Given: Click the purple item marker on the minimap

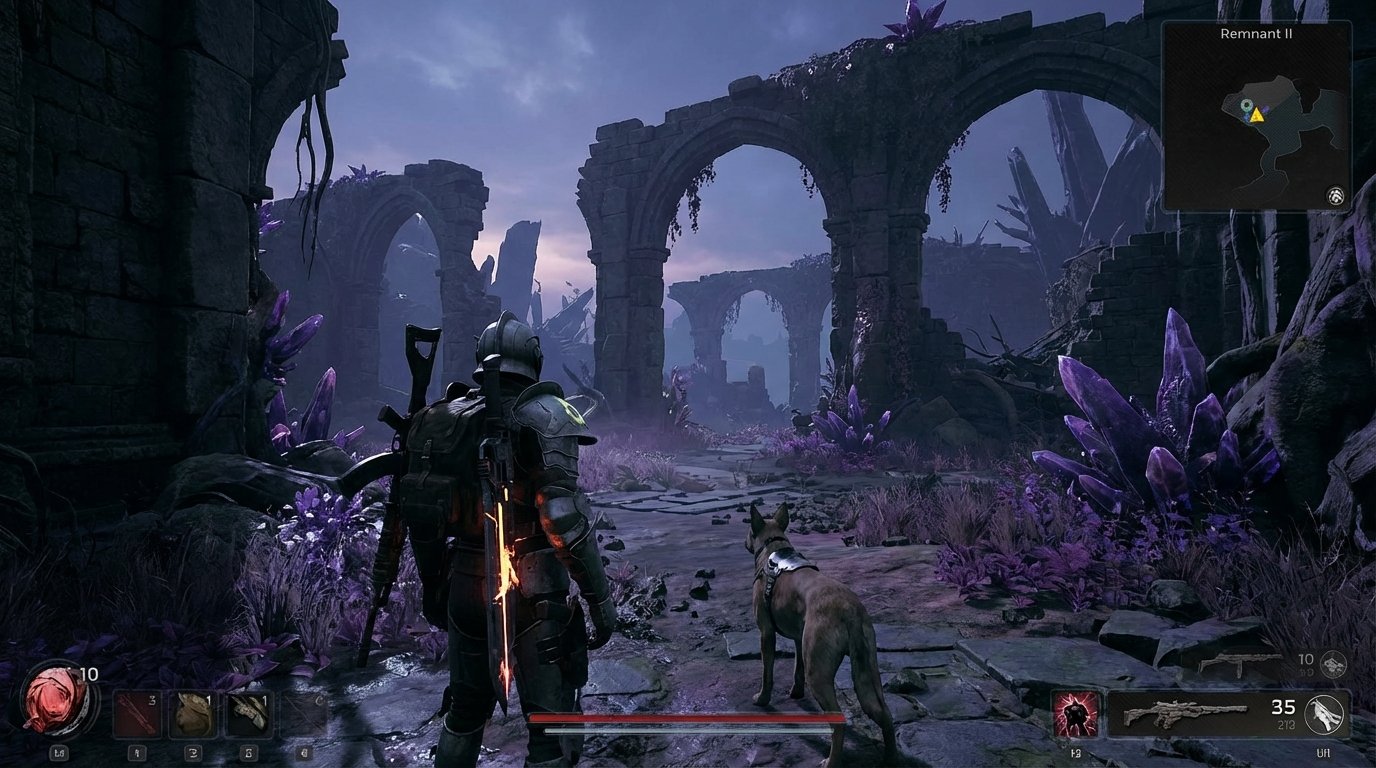Looking at the screenshot, I should point(1265,109).
